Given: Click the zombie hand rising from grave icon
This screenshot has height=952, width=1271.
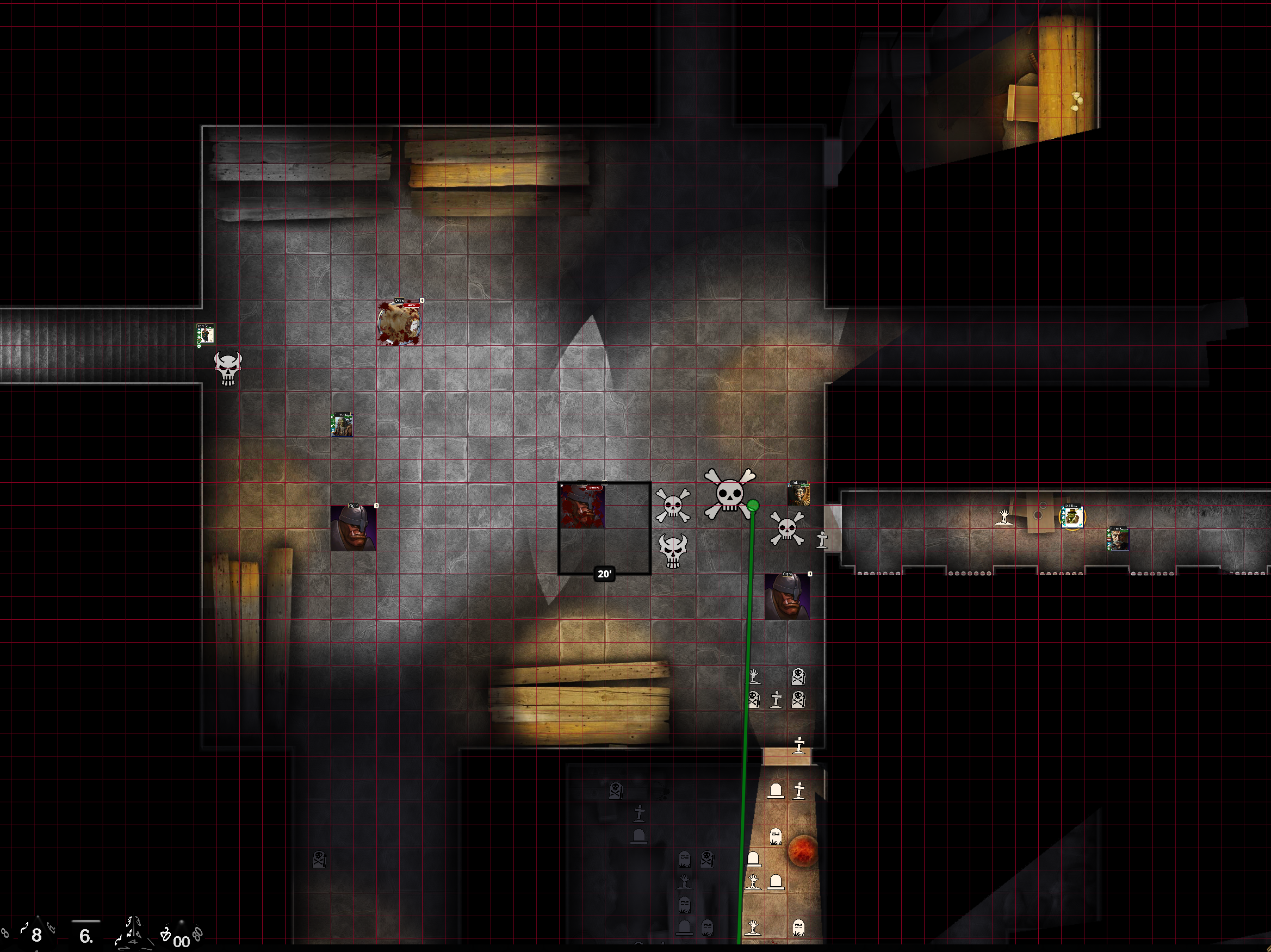Looking at the screenshot, I should [x=754, y=676].
